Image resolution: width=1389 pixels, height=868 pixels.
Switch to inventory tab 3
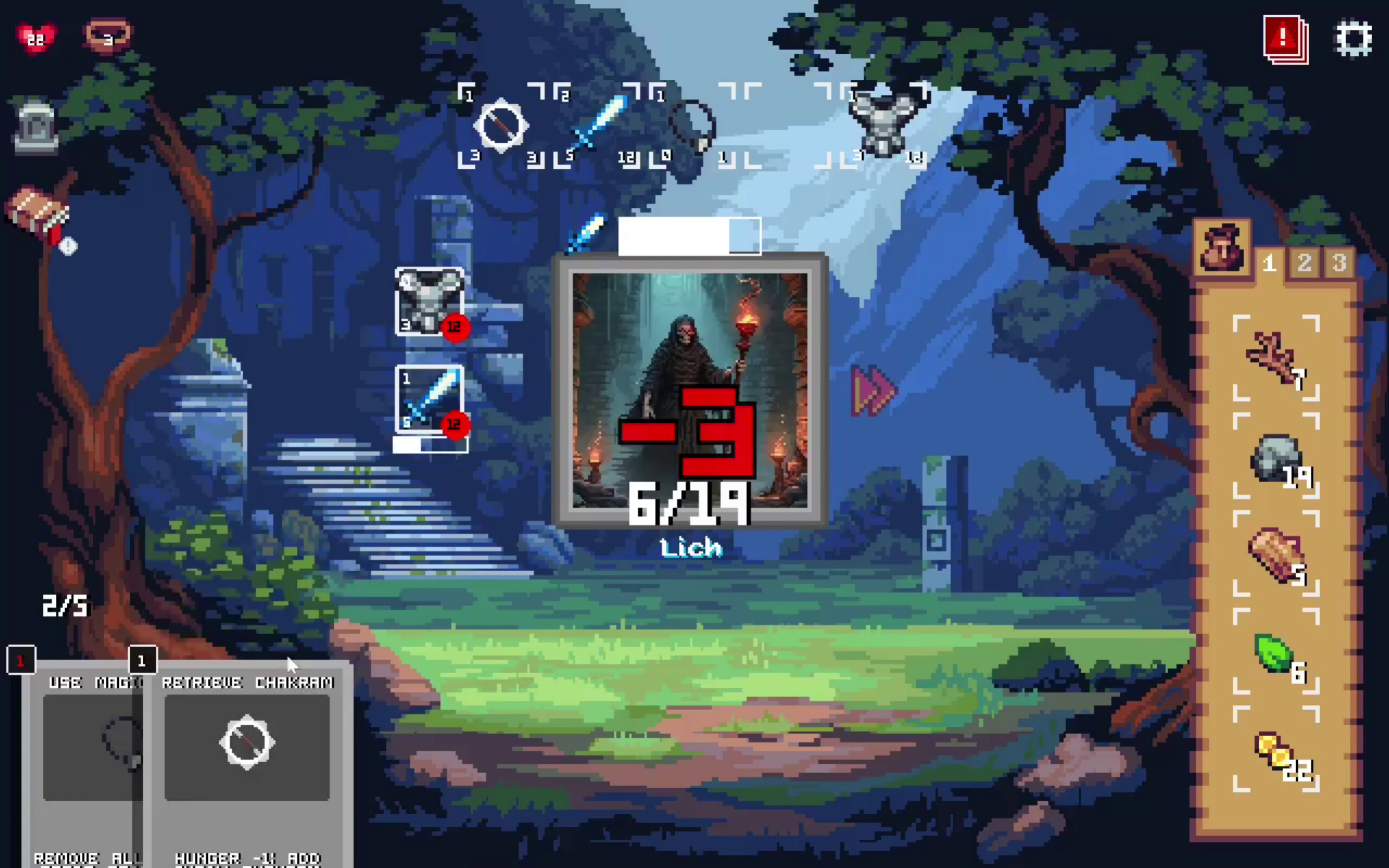[x=1339, y=264]
